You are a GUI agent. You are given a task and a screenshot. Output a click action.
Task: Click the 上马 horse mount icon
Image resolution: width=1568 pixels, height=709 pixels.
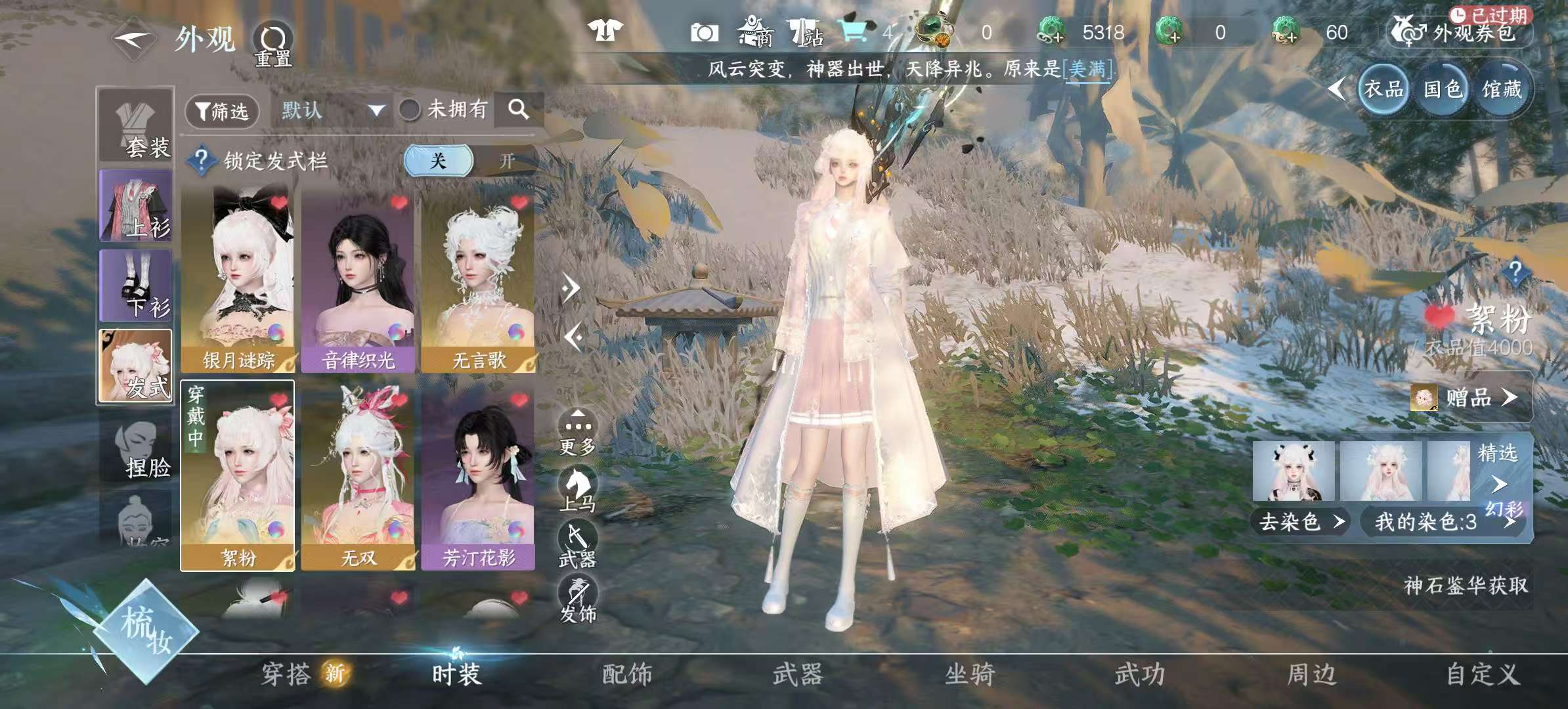coord(577,484)
